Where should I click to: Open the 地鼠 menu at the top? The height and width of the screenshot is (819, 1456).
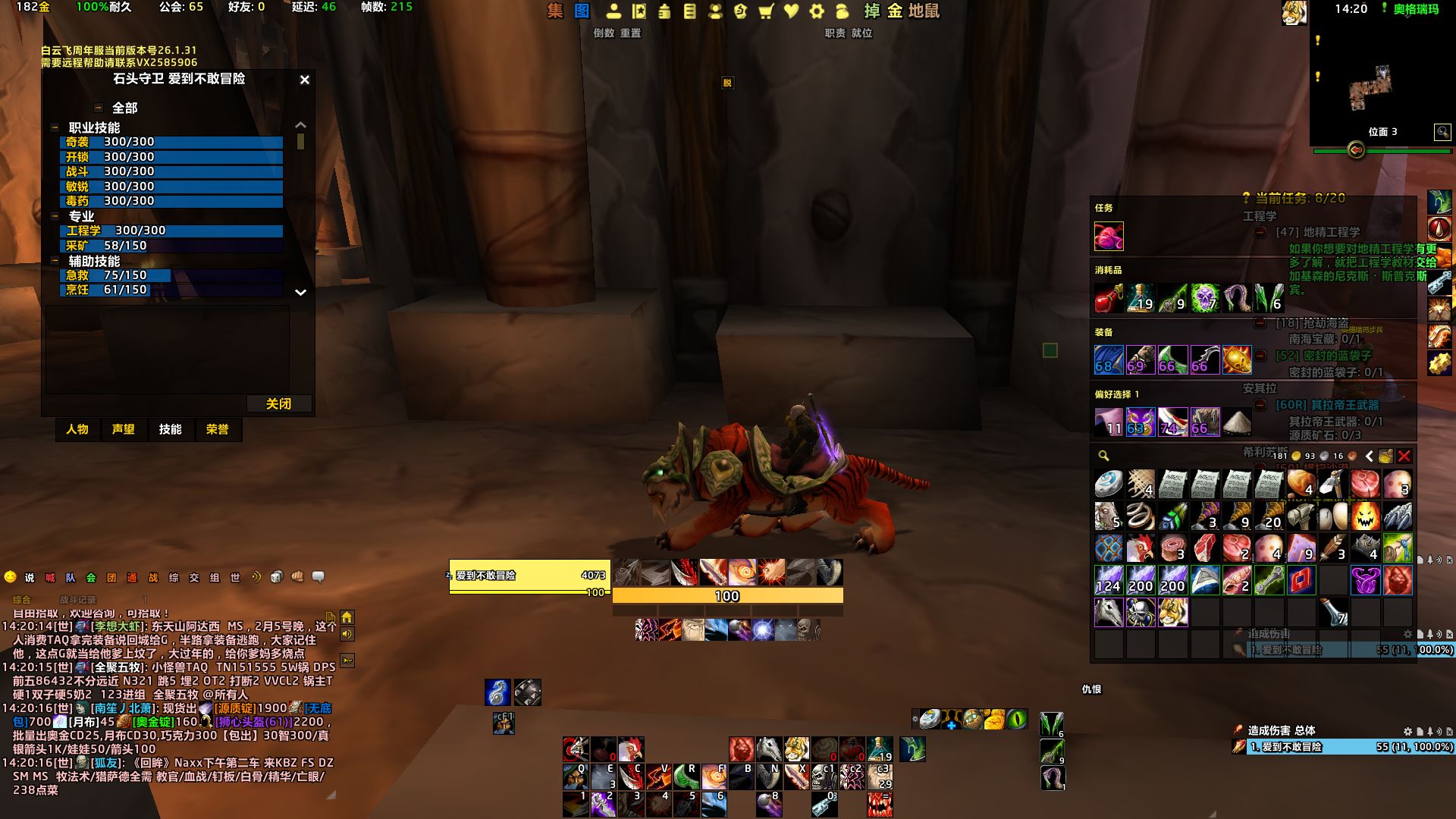click(924, 11)
